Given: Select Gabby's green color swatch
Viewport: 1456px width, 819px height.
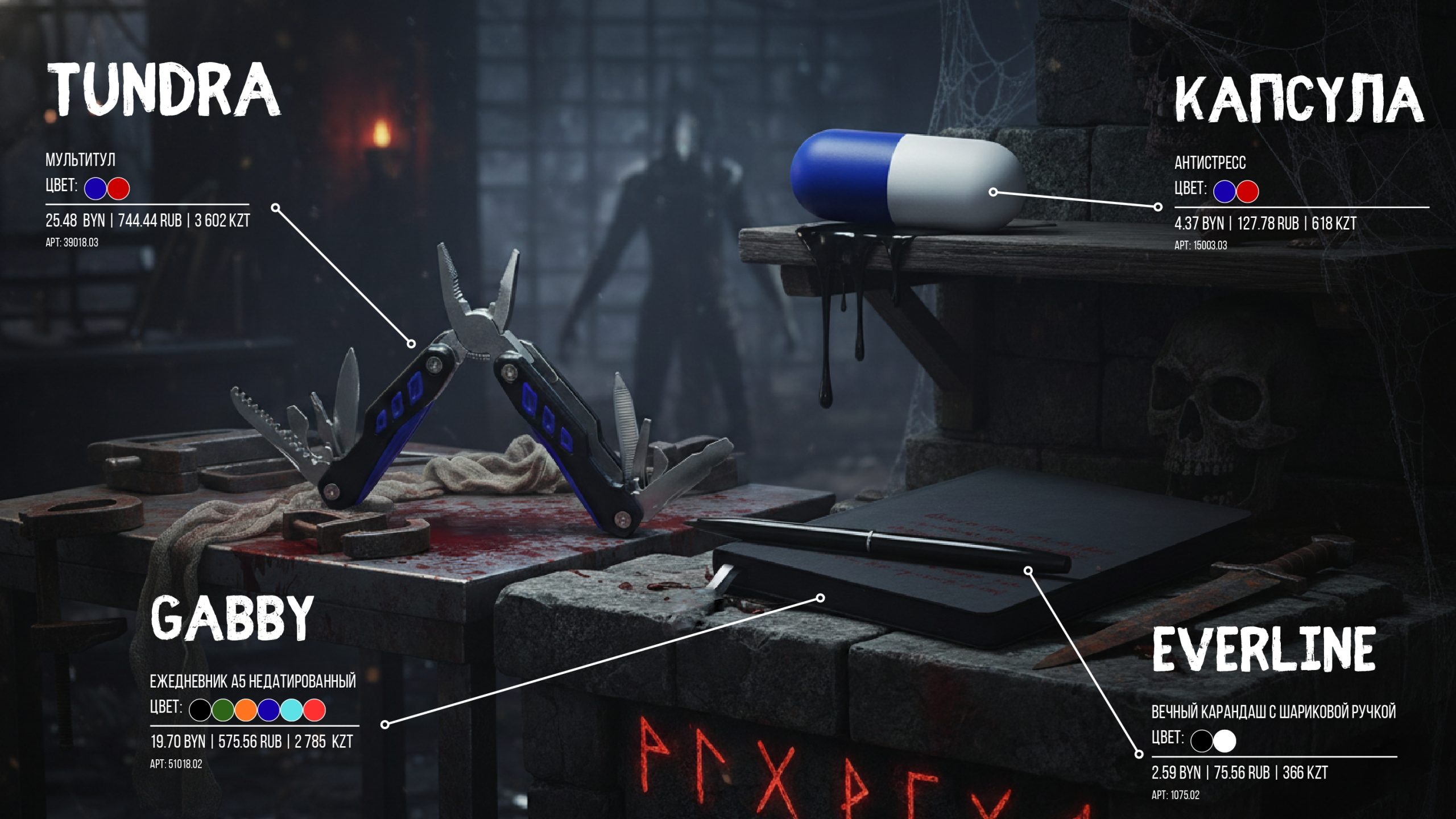Looking at the screenshot, I should pyautogui.click(x=223, y=710).
